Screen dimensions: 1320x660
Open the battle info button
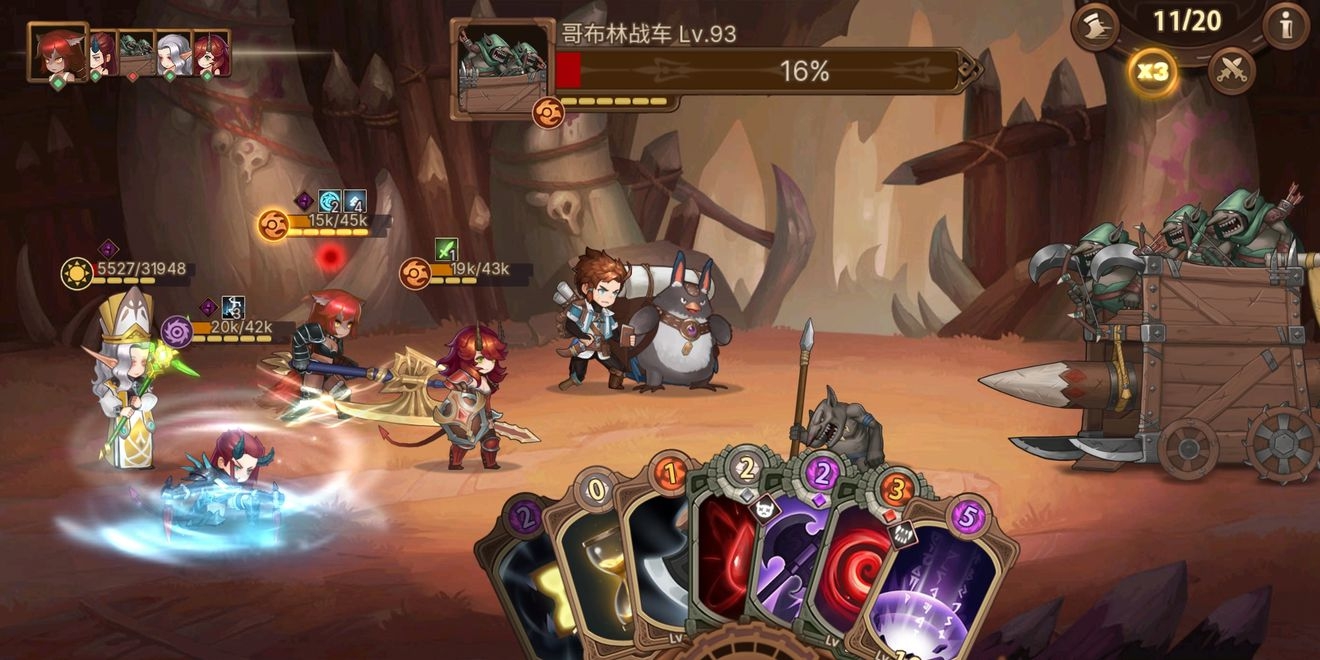(1285, 25)
